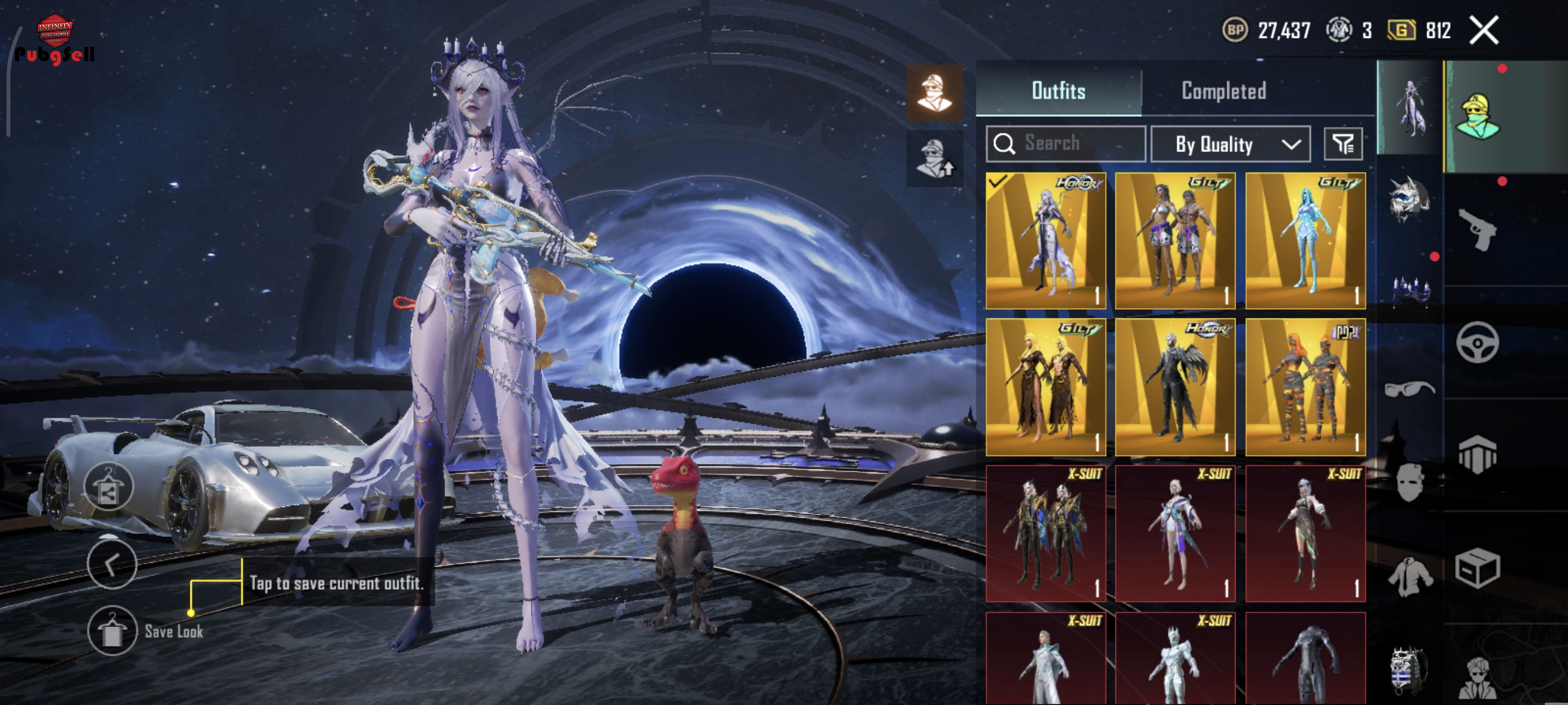Image resolution: width=1568 pixels, height=705 pixels.
Task: Choose the blue ice Gilt outfit
Action: pos(1305,241)
